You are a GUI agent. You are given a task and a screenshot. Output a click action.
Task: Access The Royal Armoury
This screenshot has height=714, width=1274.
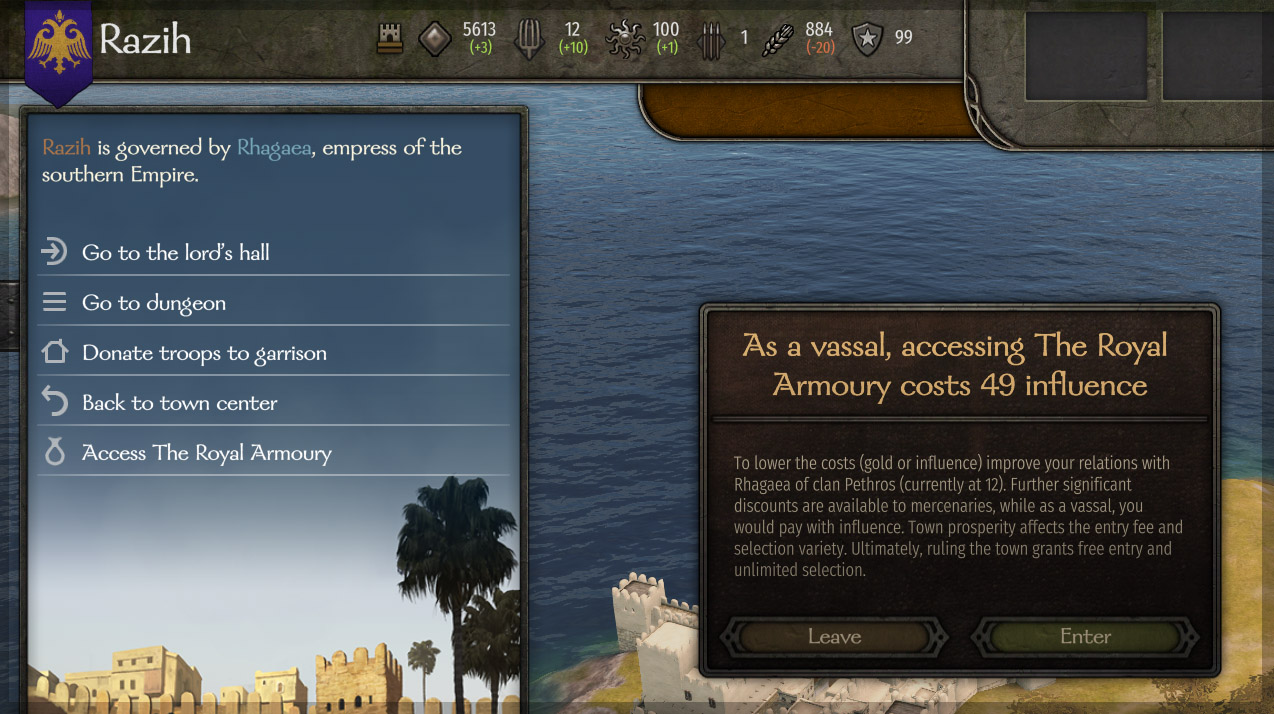coord(206,453)
